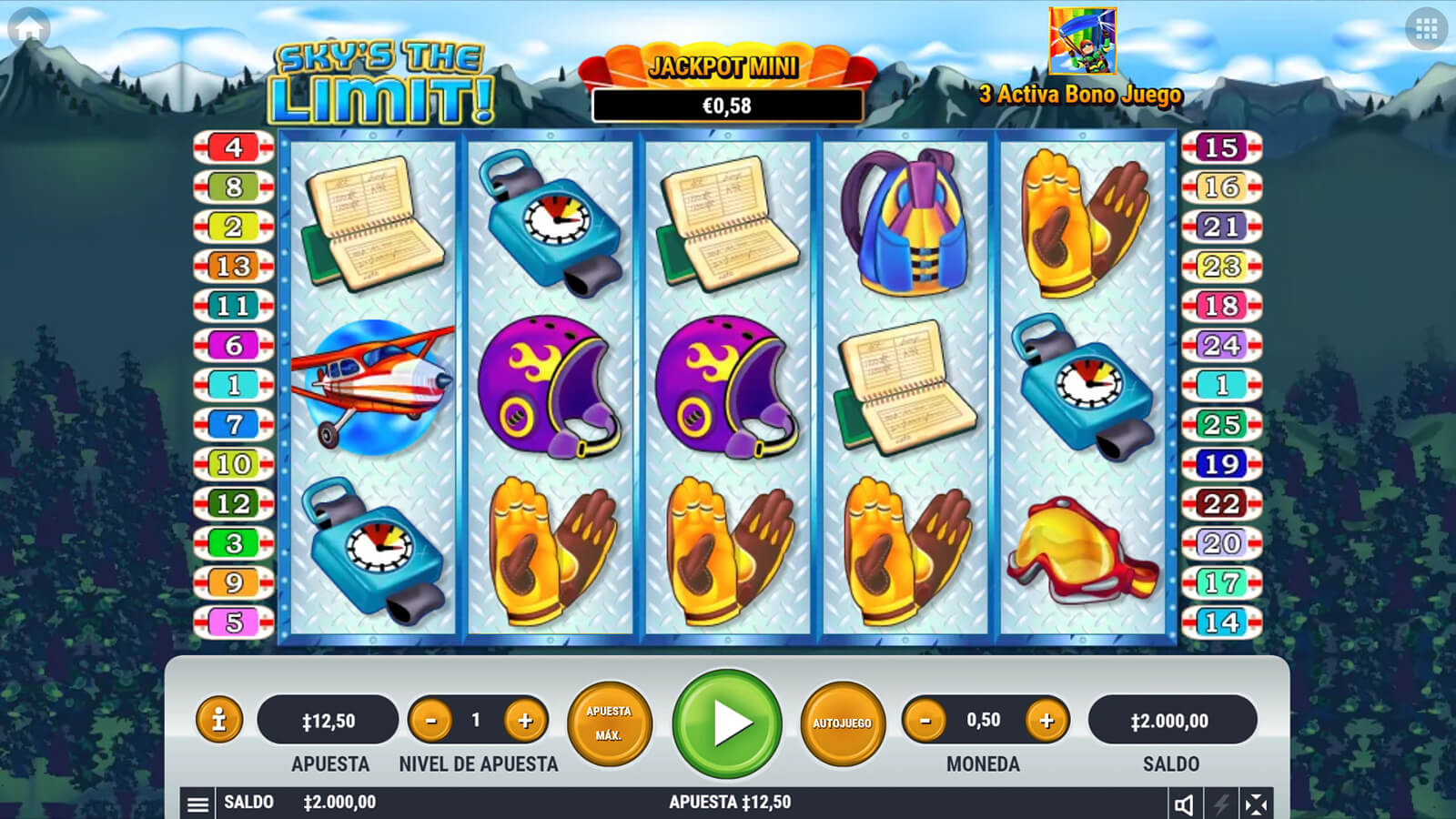Open the hamburger menu in bottom bar
This screenshot has height=819, width=1456.
point(197,804)
